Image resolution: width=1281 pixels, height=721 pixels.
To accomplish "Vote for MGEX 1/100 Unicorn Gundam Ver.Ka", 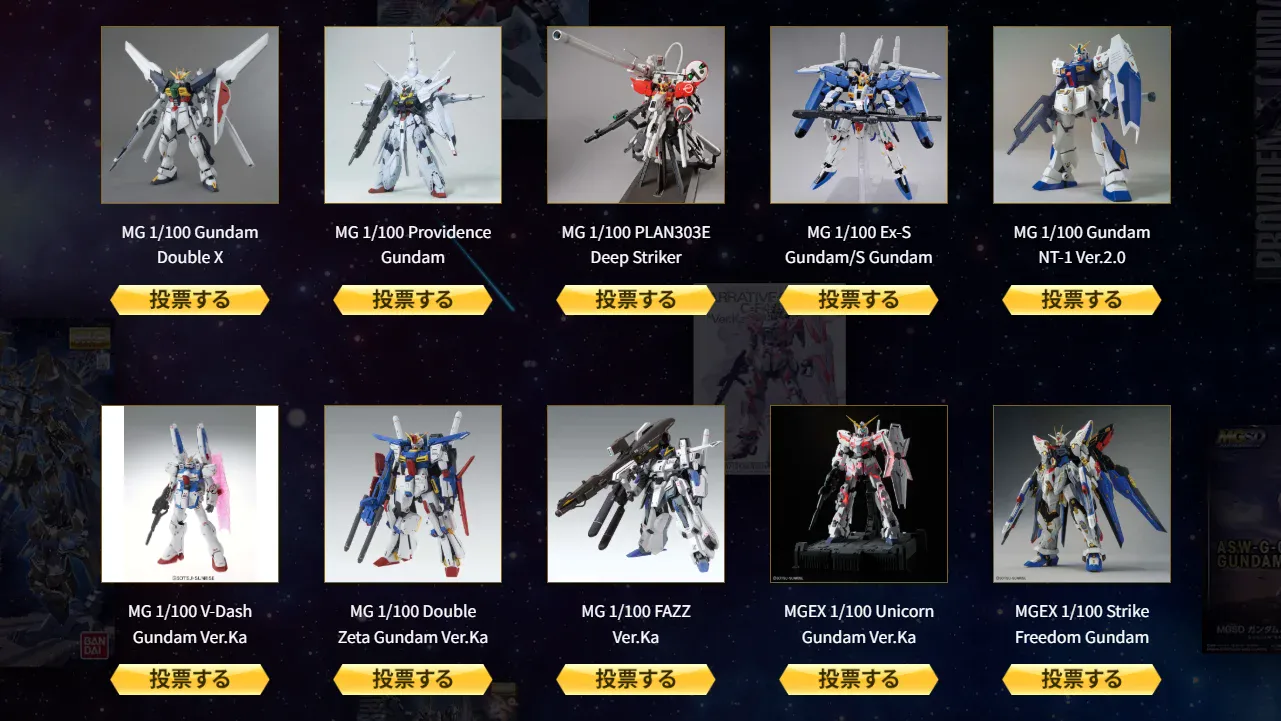I will tap(859, 679).
